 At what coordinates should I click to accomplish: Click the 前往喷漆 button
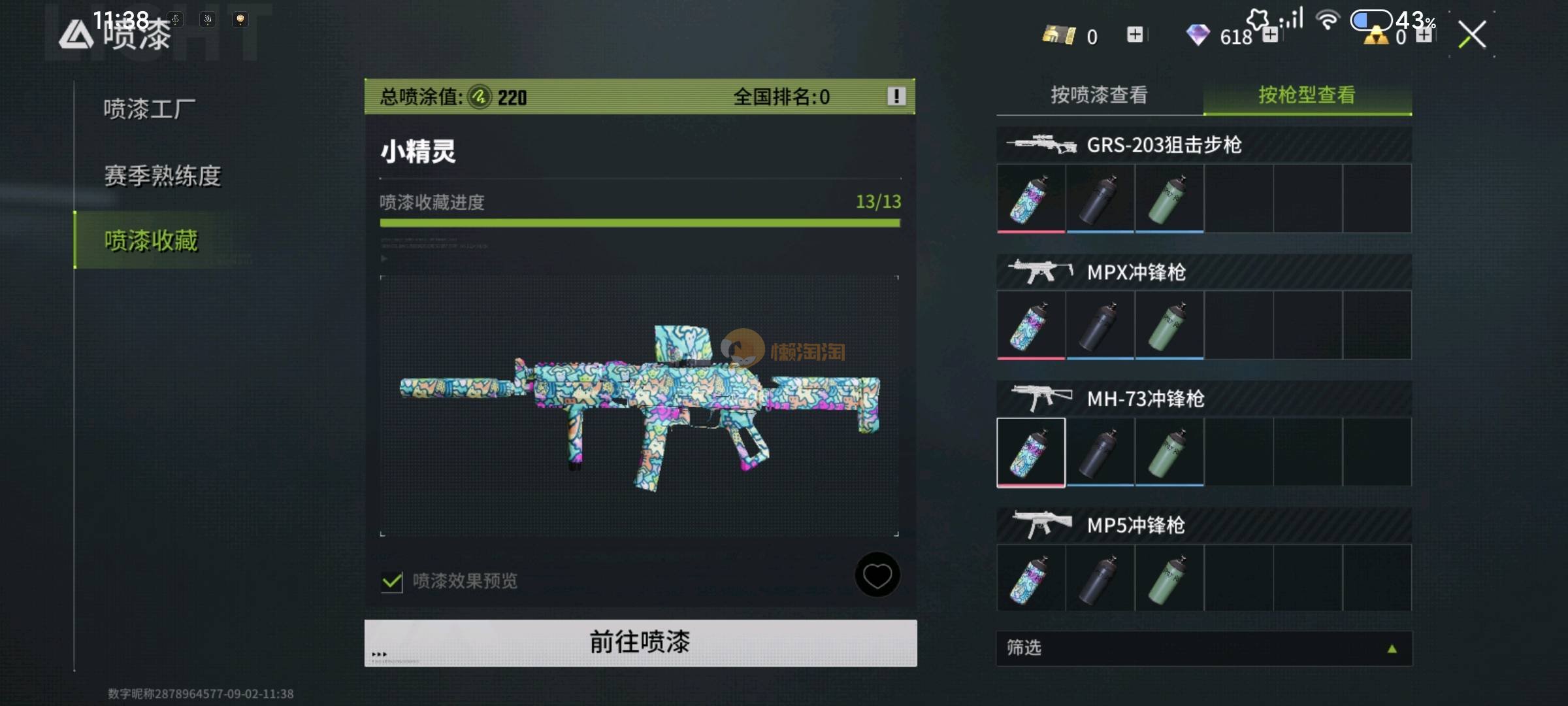[x=640, y=643]
